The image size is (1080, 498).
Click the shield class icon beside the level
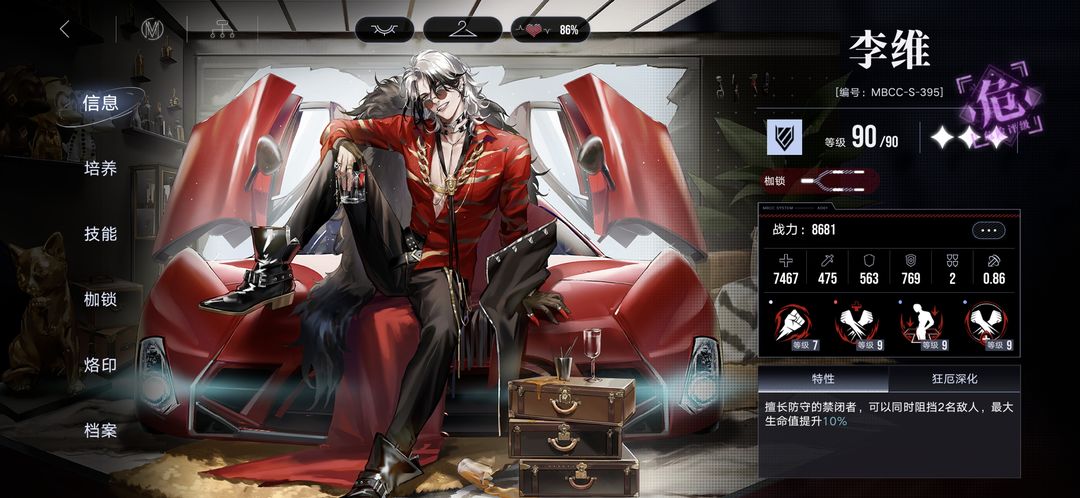pyautogui.click(x=785, y=137)
